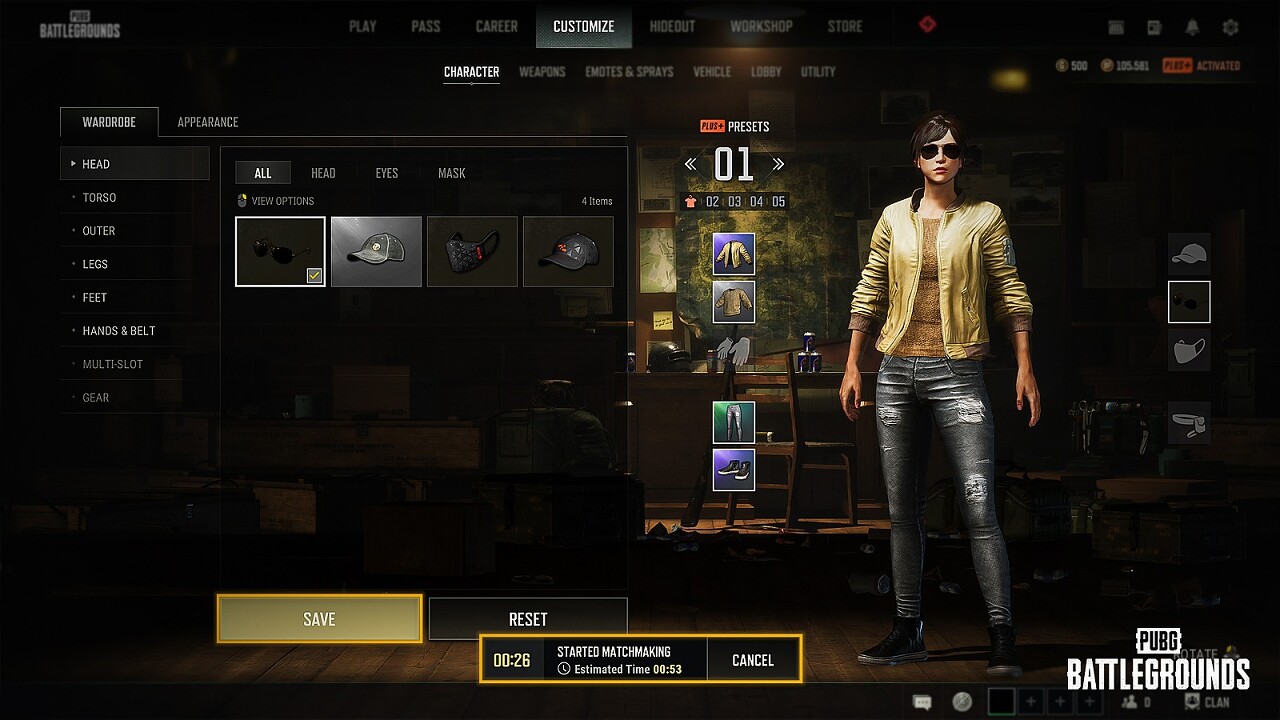Choose the Hands & Belt category
Screen dimensions: 1280x720
[119, 331]
